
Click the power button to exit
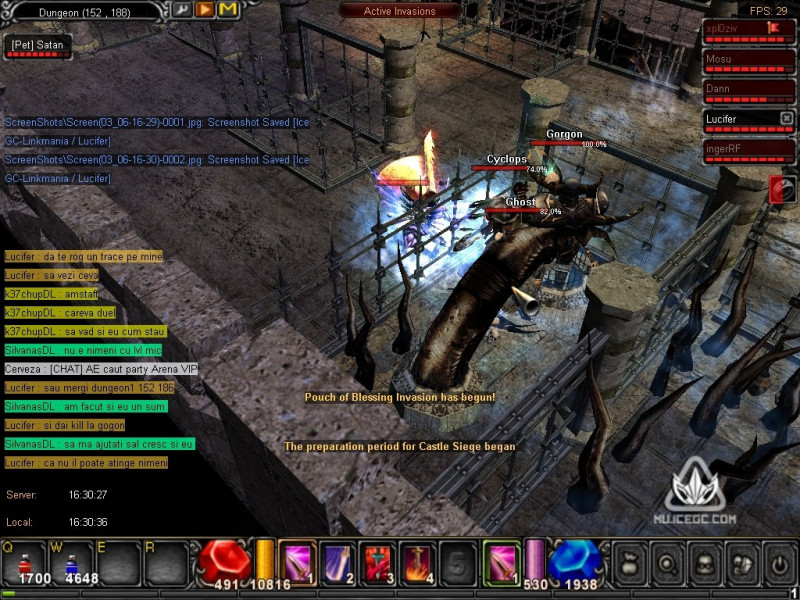pyautogui.click(x=778, y=563)
